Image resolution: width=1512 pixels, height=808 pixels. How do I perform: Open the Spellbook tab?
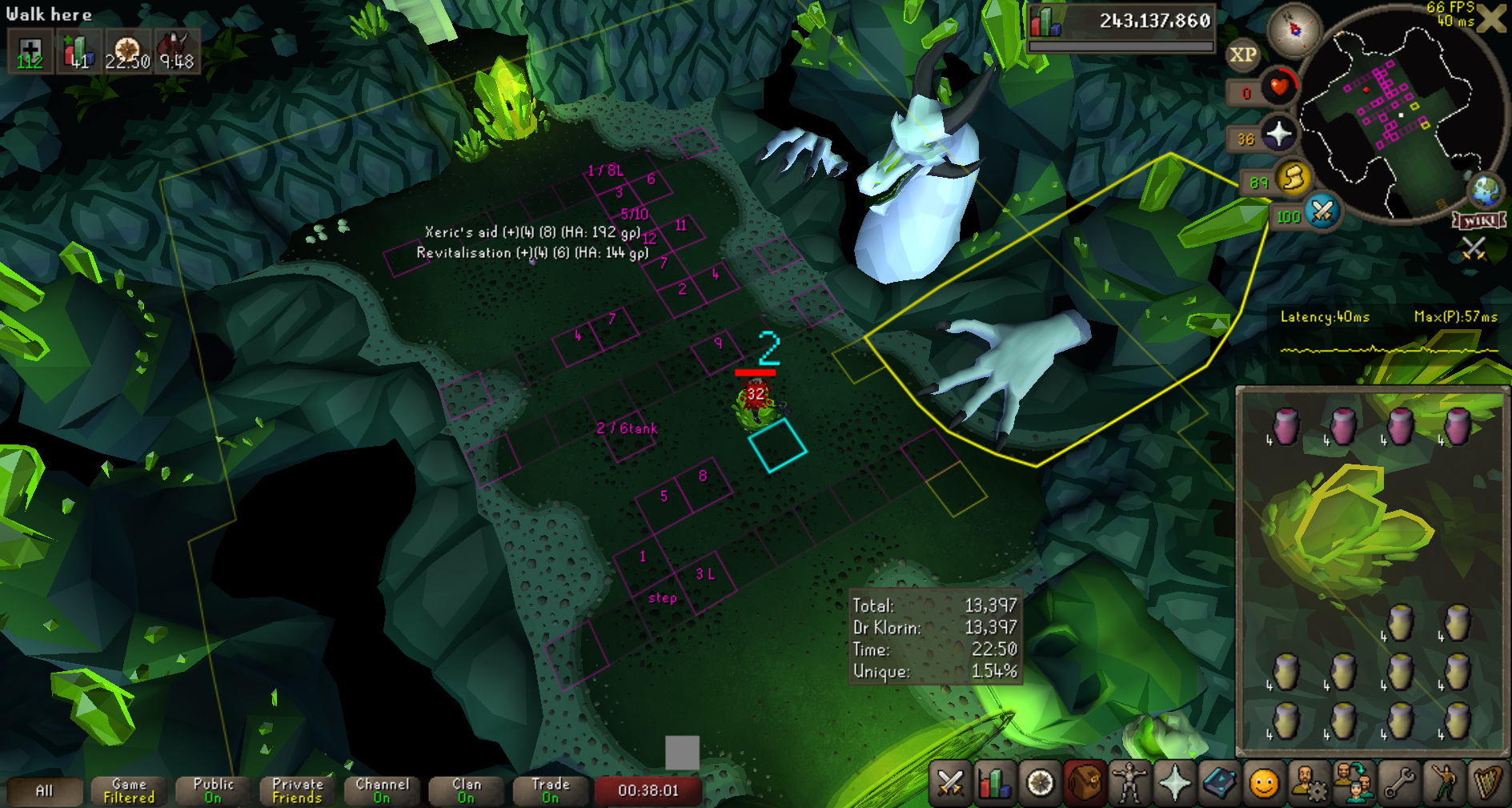point(1219,782)
